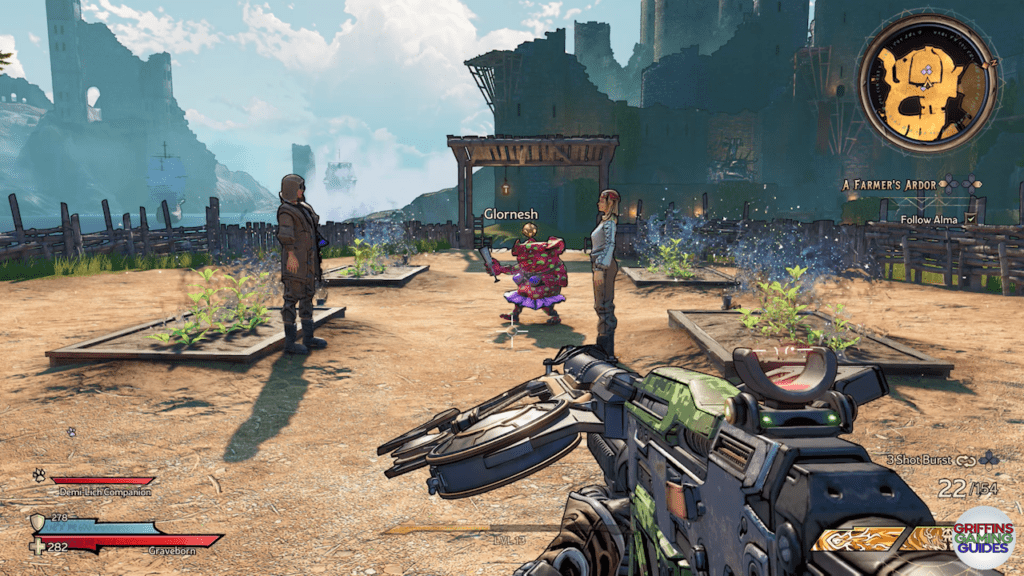
Task: Toggle the Follow Alma objective checkbox
Action: coord(971,219)
